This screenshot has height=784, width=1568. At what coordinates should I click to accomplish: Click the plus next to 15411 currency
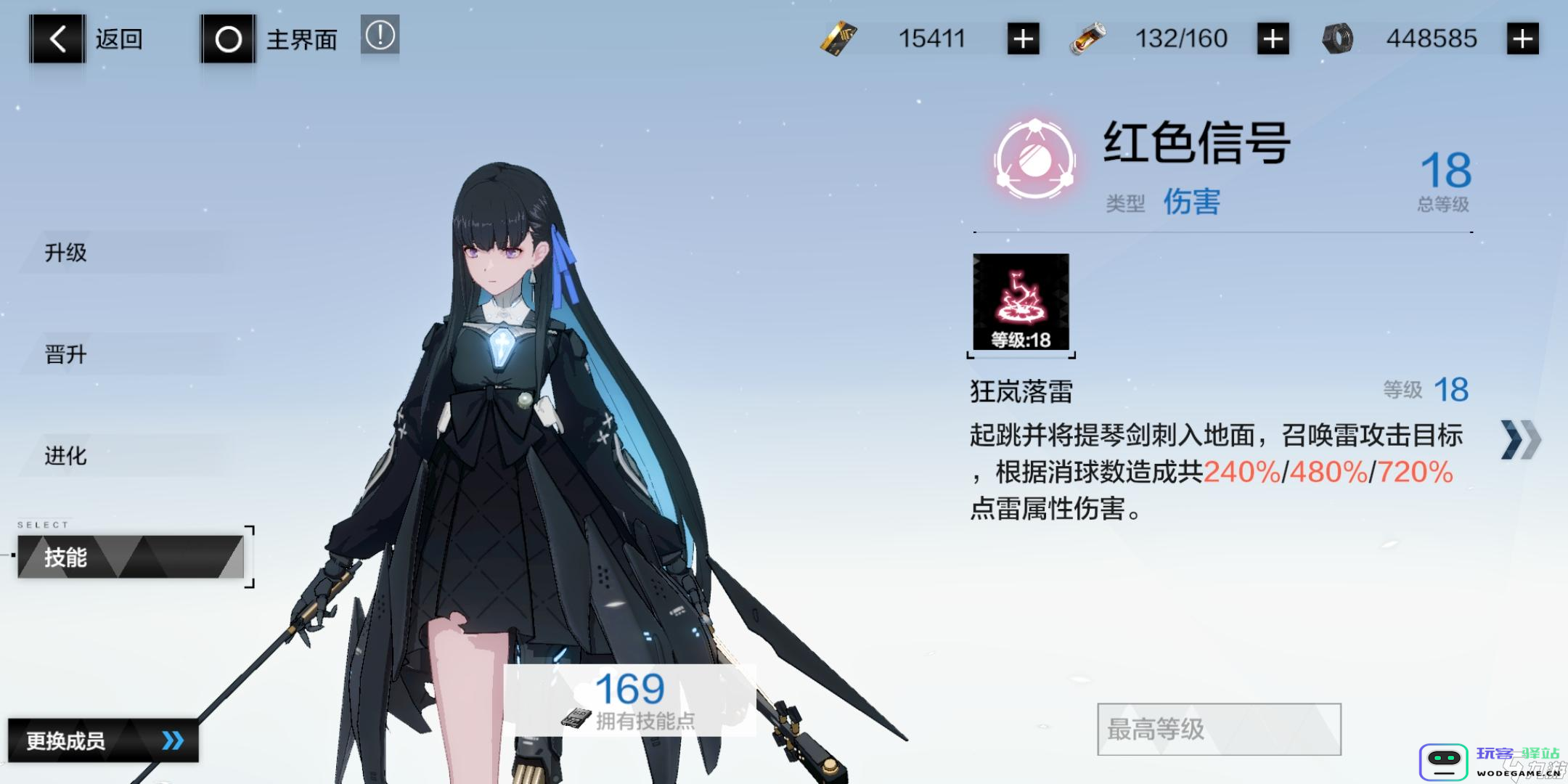(x=1022, y=38)
